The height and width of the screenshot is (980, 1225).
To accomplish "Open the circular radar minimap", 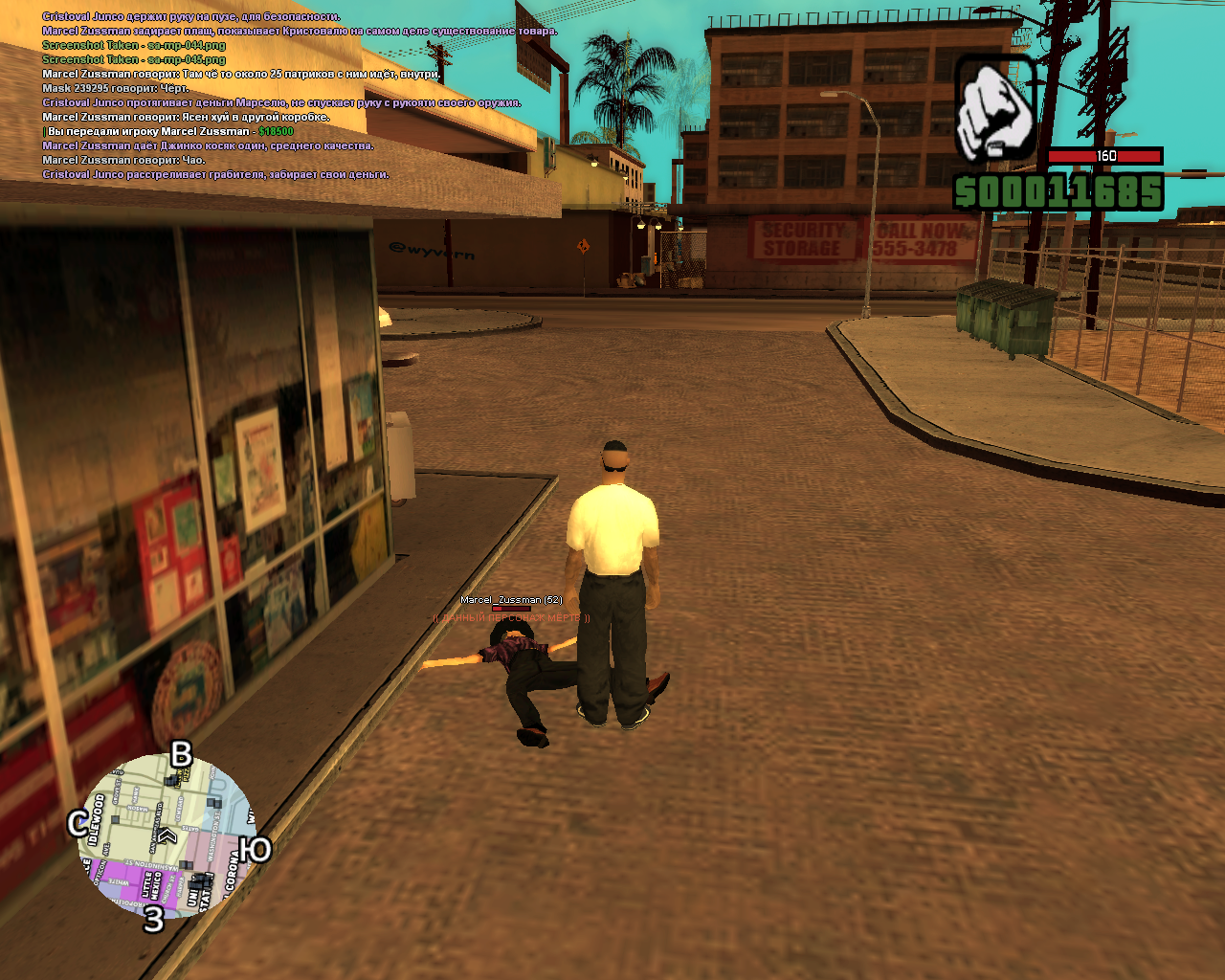I will pos(167,836).
